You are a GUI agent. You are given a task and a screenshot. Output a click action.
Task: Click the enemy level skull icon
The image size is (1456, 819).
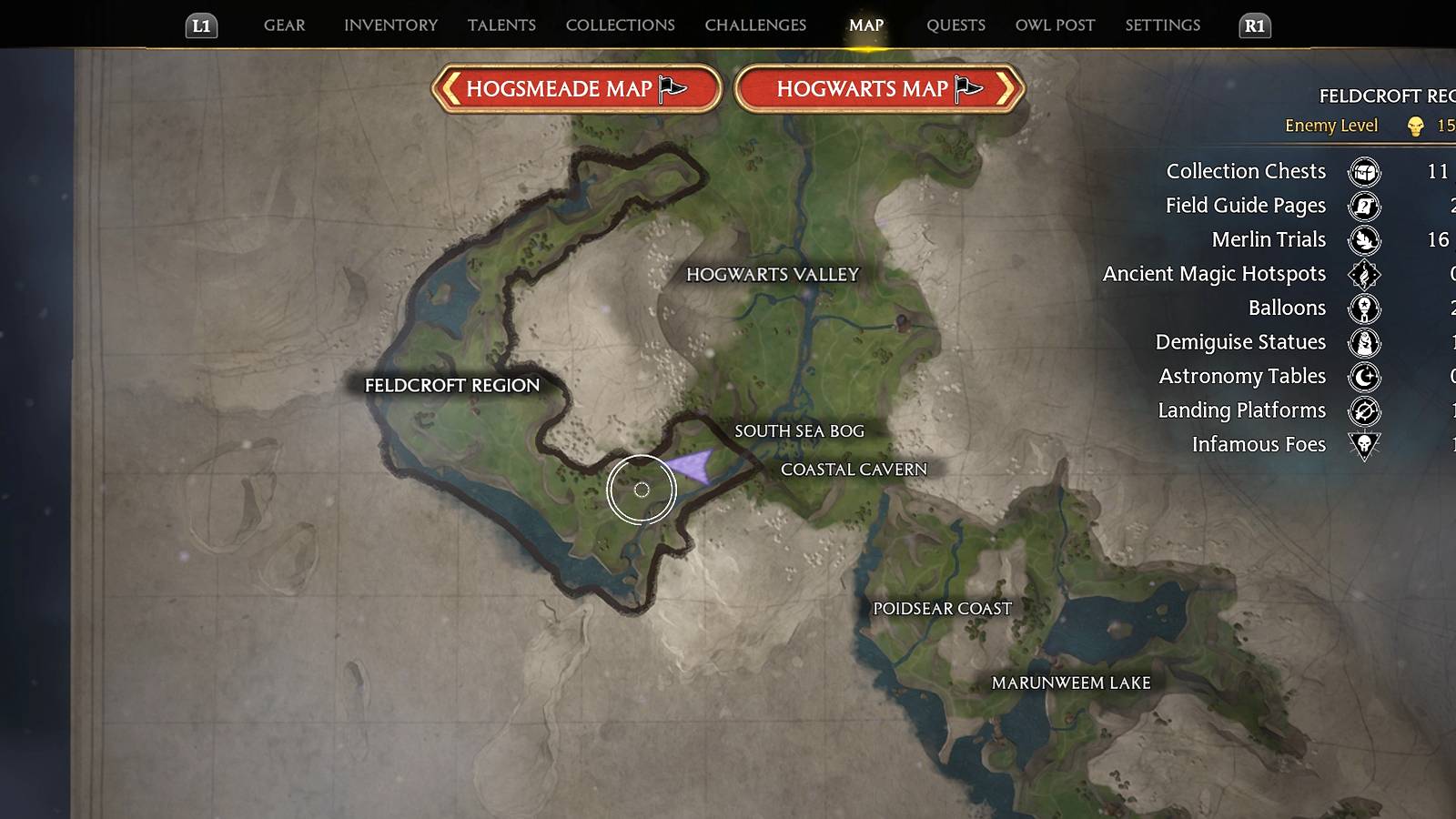(1414, 126)
